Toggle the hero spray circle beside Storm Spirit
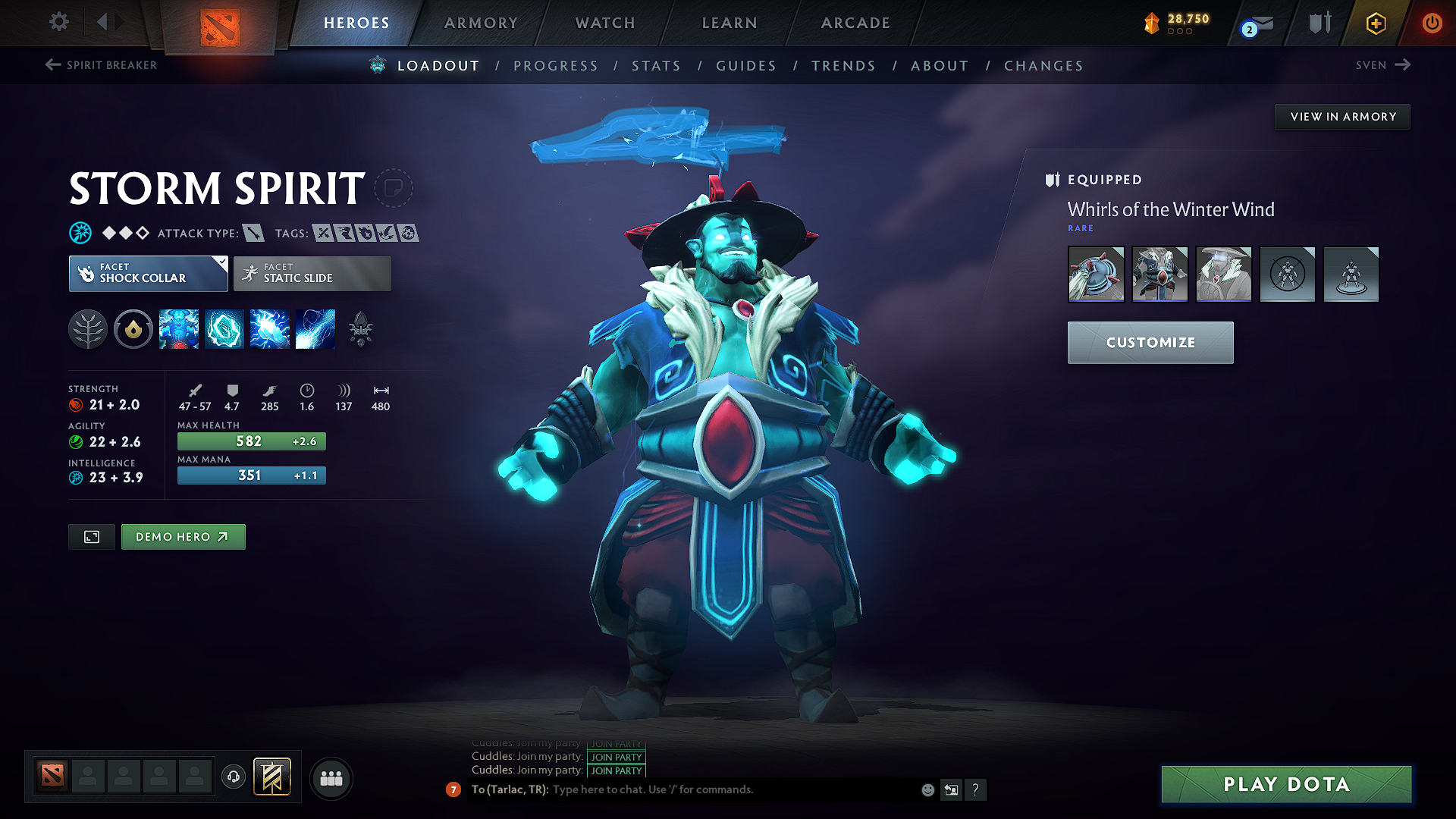Image resolution: width=1456 pixels, height=819 pixels. click(394, 188)
